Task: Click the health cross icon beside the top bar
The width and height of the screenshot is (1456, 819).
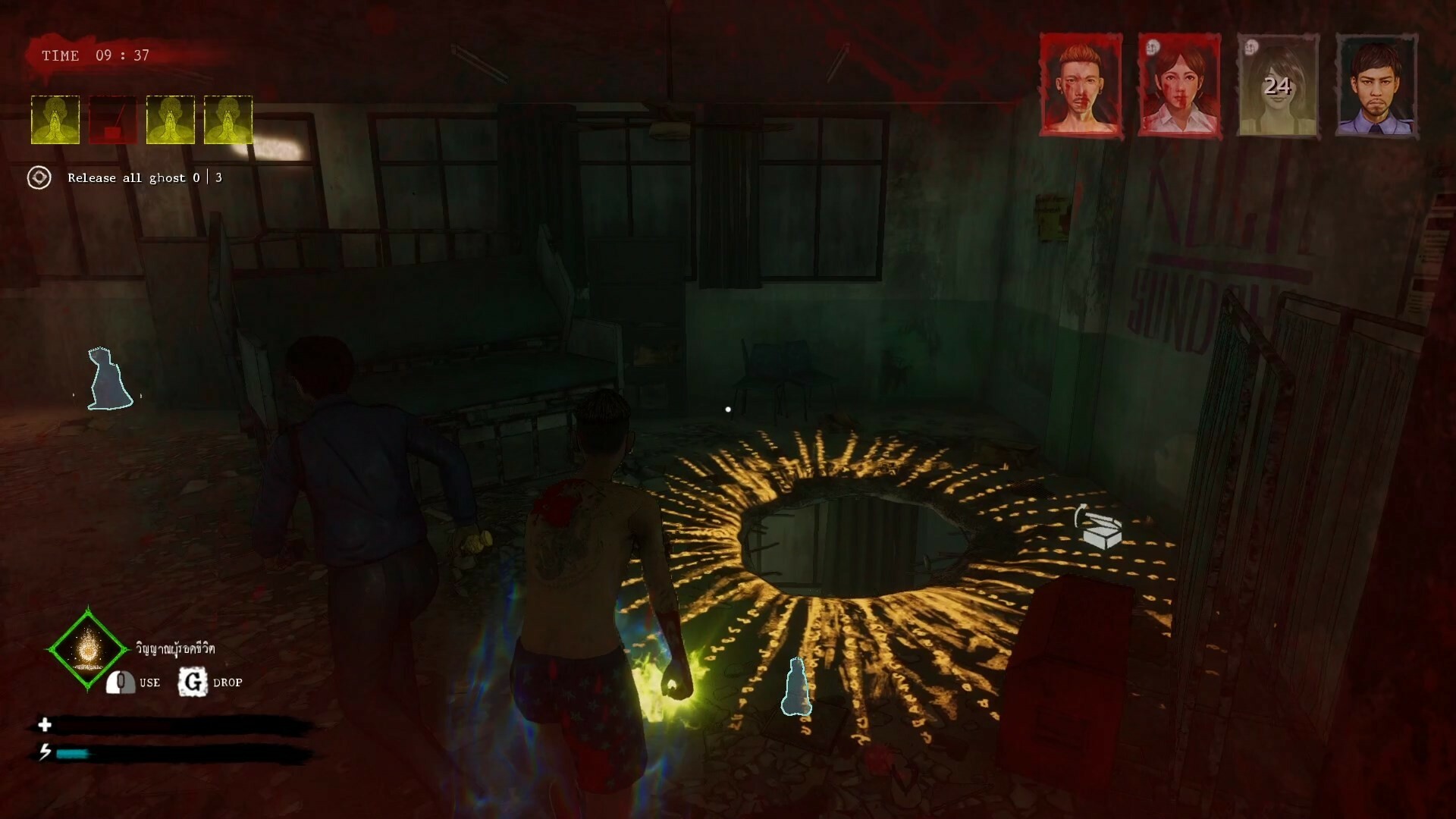Action: (45, 725)
